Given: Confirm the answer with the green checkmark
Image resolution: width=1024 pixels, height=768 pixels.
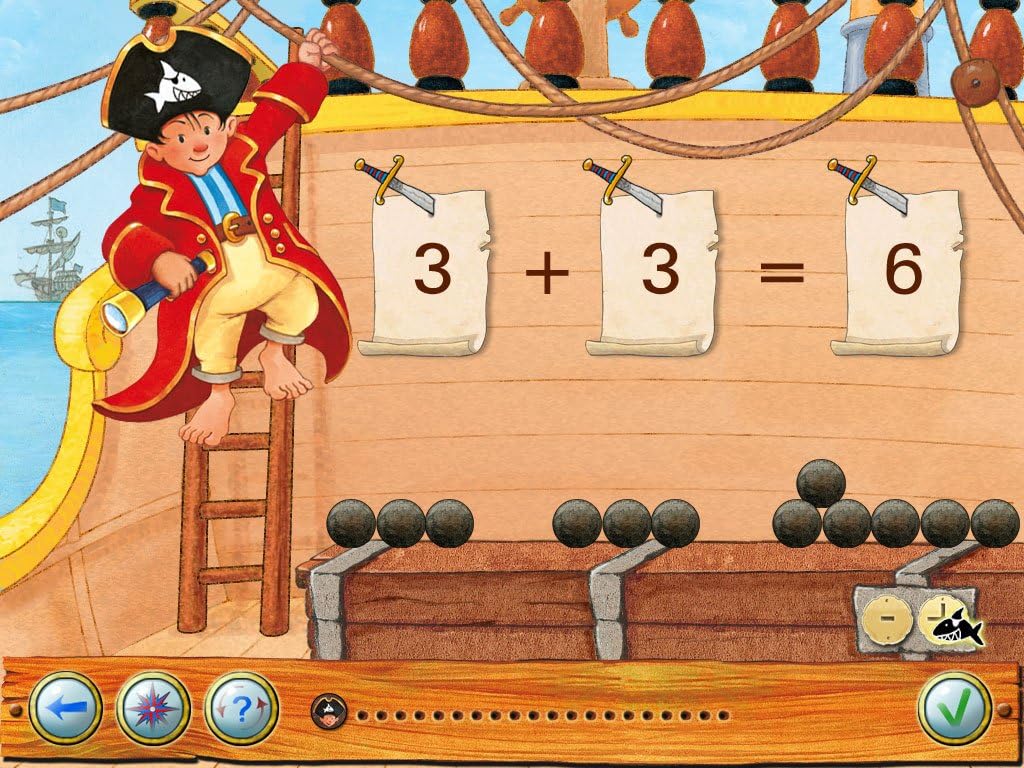Looking at the screenshot, I should click(954, 709).
